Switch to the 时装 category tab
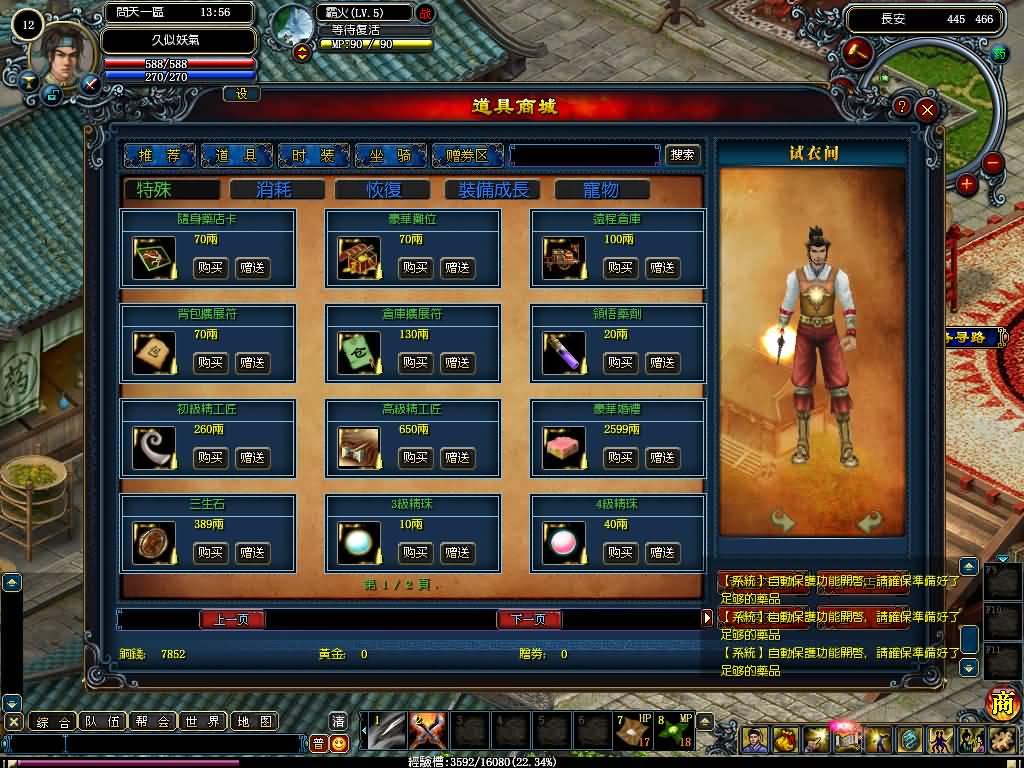Viewport: 1024px width, 768px height. (313, 155)
